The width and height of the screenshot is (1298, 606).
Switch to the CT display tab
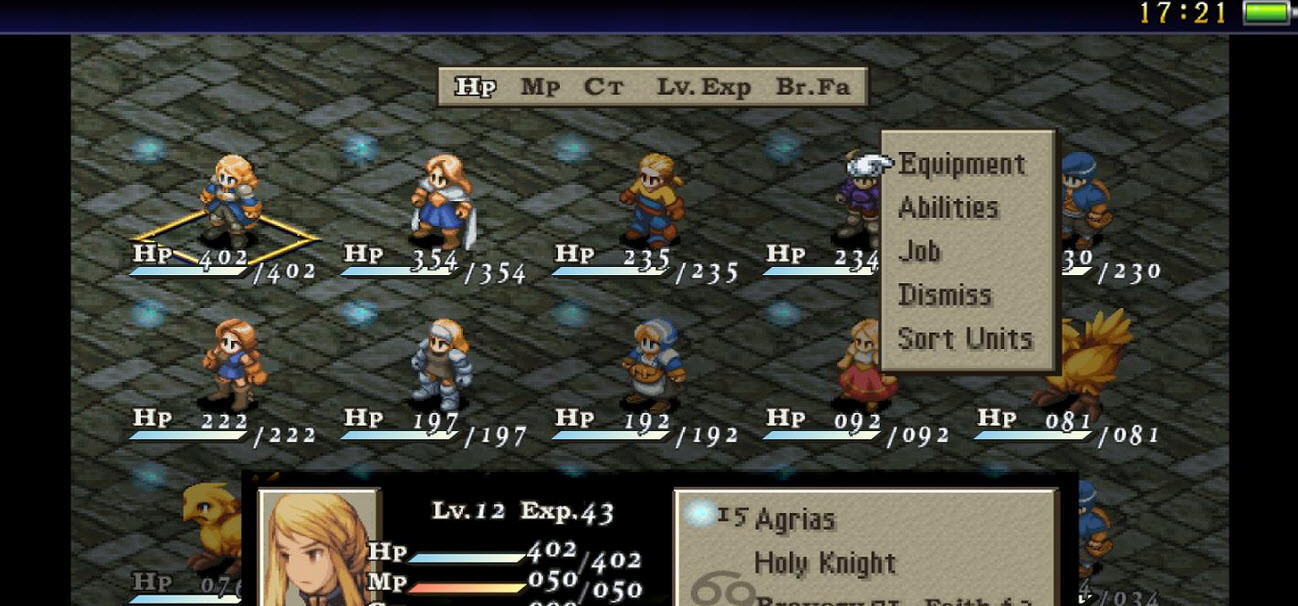pos(604,87)
